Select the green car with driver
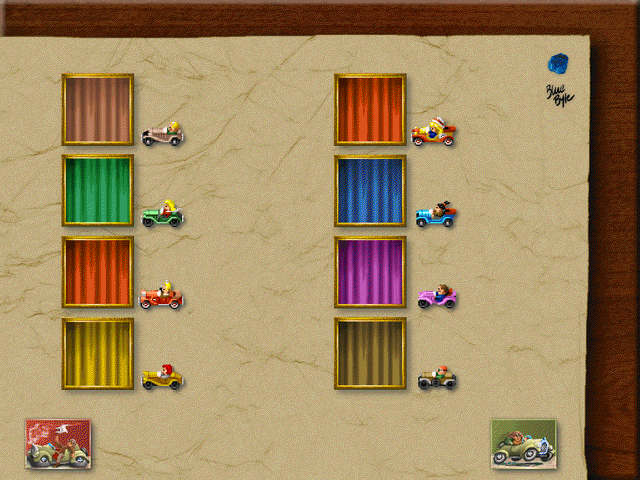Screen dimensions: 640x480 pyautogui.click(x=162, y=213)
